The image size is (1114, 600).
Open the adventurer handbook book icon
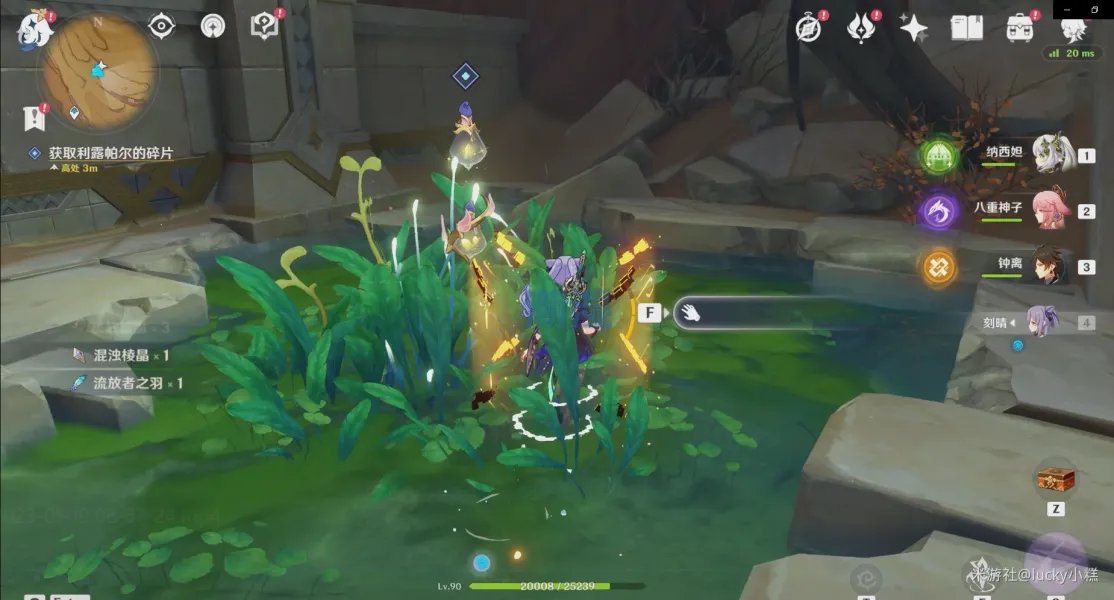coord(966,28)
